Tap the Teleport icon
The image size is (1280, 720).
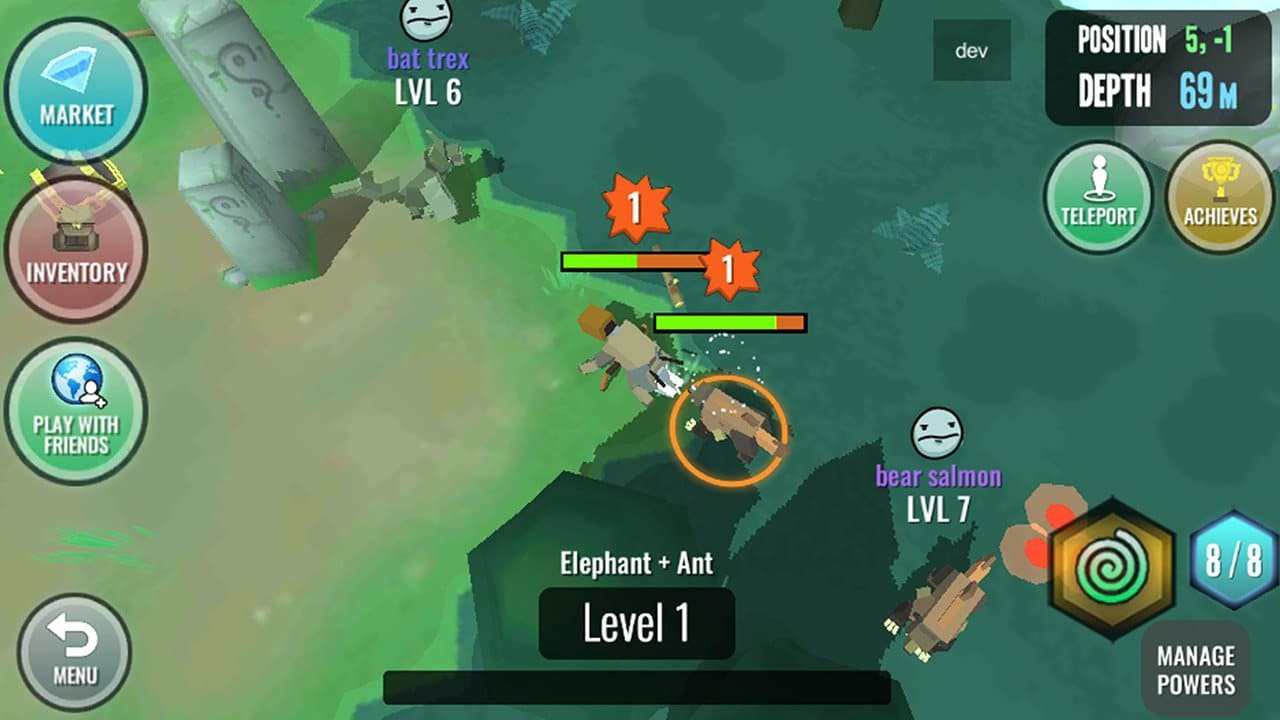pyautogui.click(x=1099, y=190)
